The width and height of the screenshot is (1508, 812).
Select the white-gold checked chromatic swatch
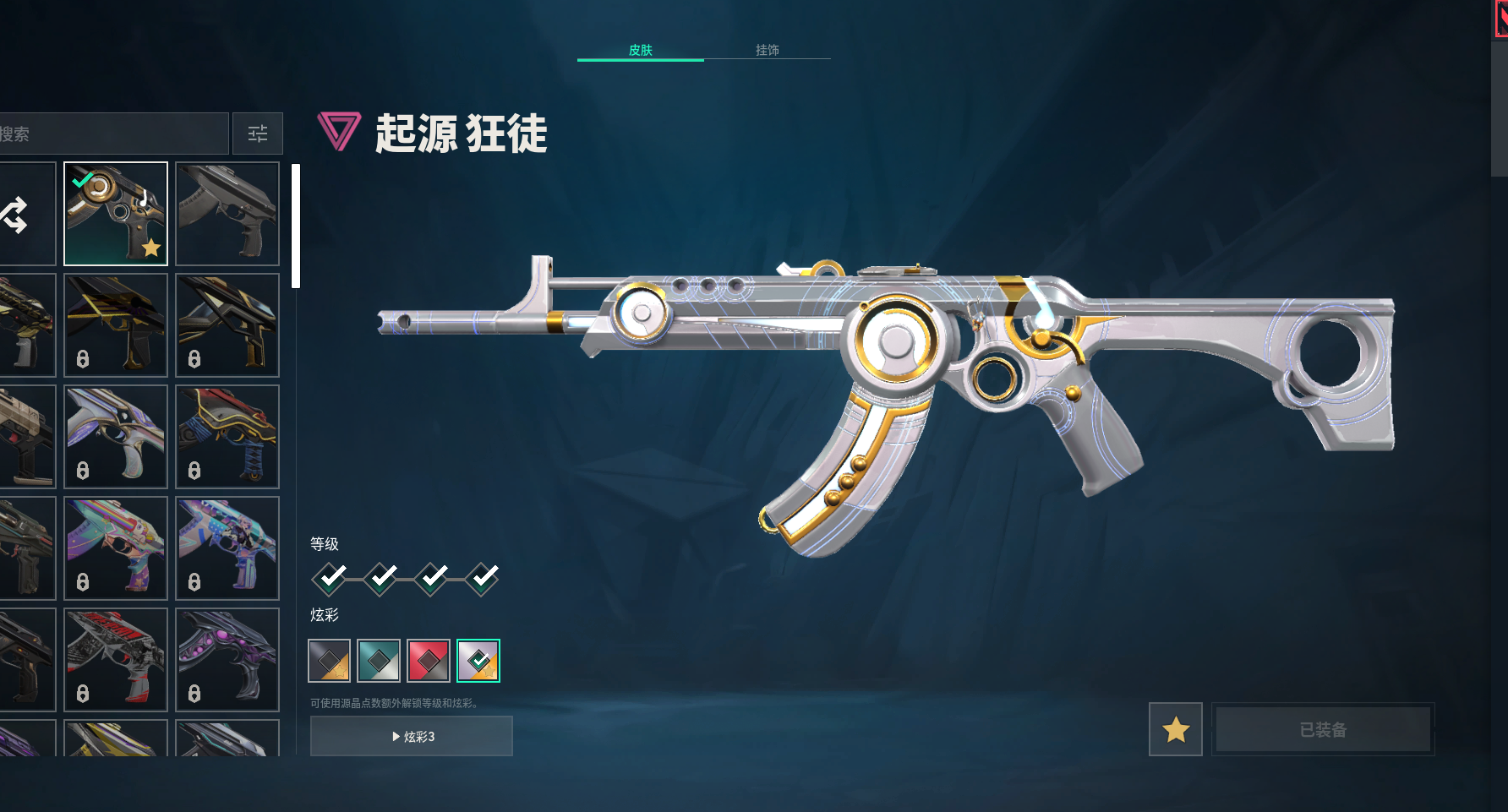pos(478,661)
